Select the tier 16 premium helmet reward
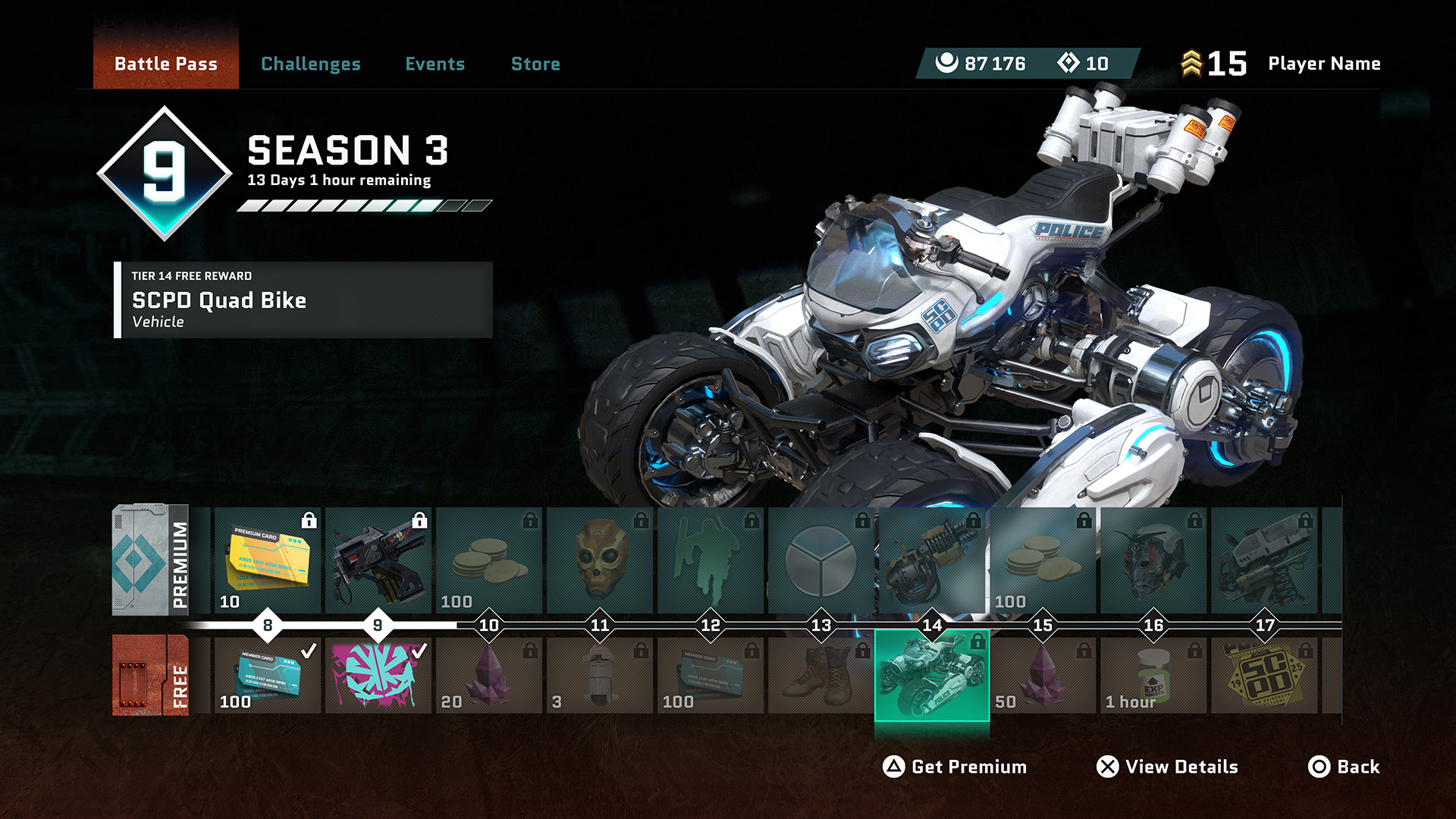Viewport: 1456px width, 819px height. pos(1153,560)
